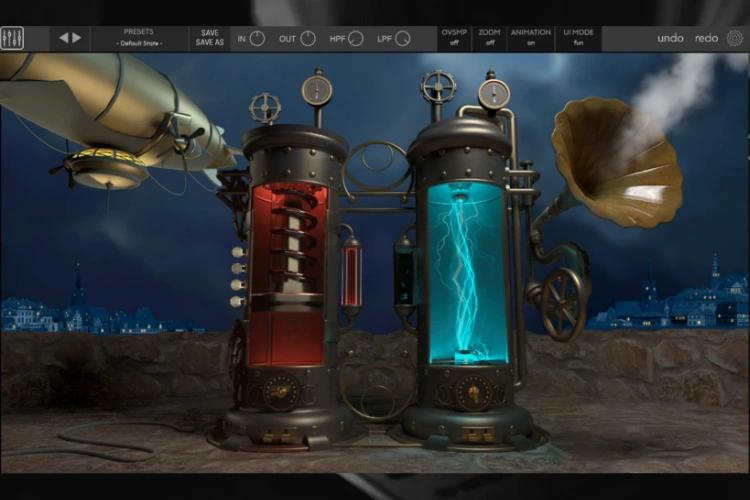The image size is (750, 500).
Task: Undo the last change
Action: (x=670, y=38)
